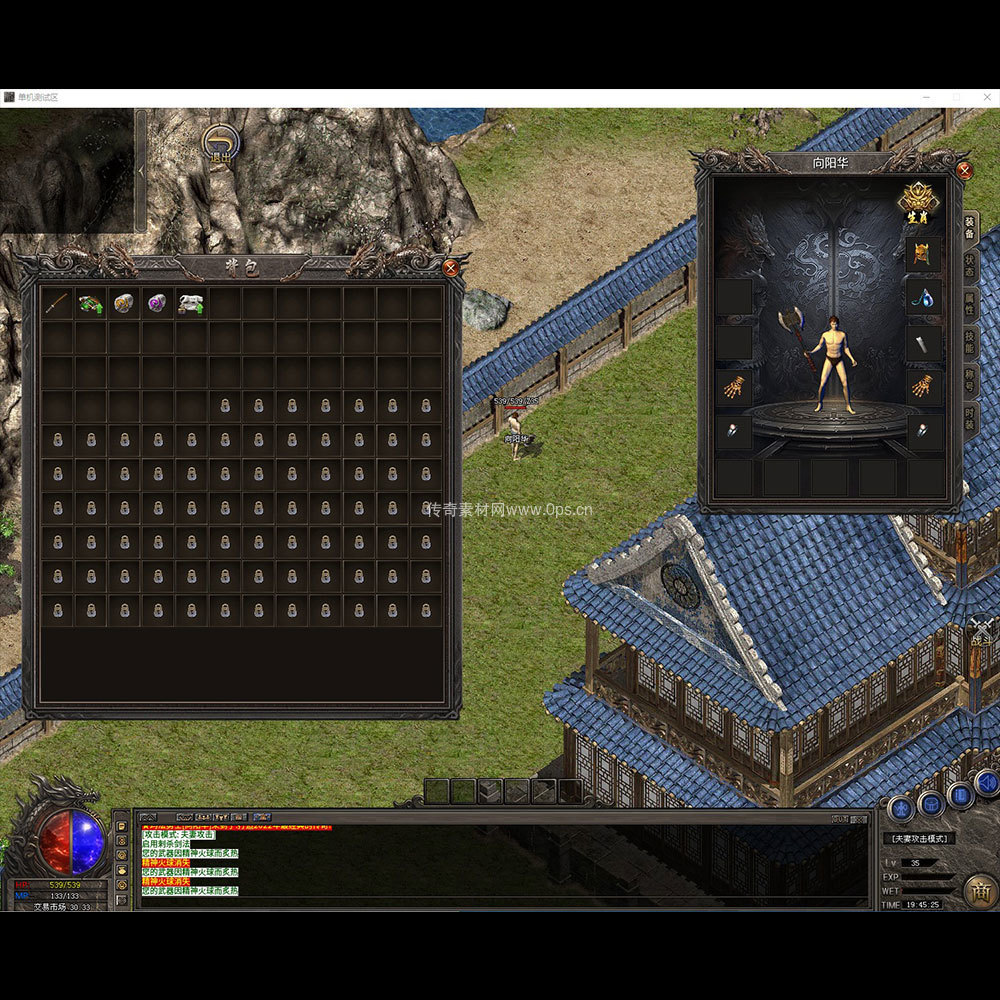
Task: Select the right ring equipment slot
Action: (x=923, y=431)
